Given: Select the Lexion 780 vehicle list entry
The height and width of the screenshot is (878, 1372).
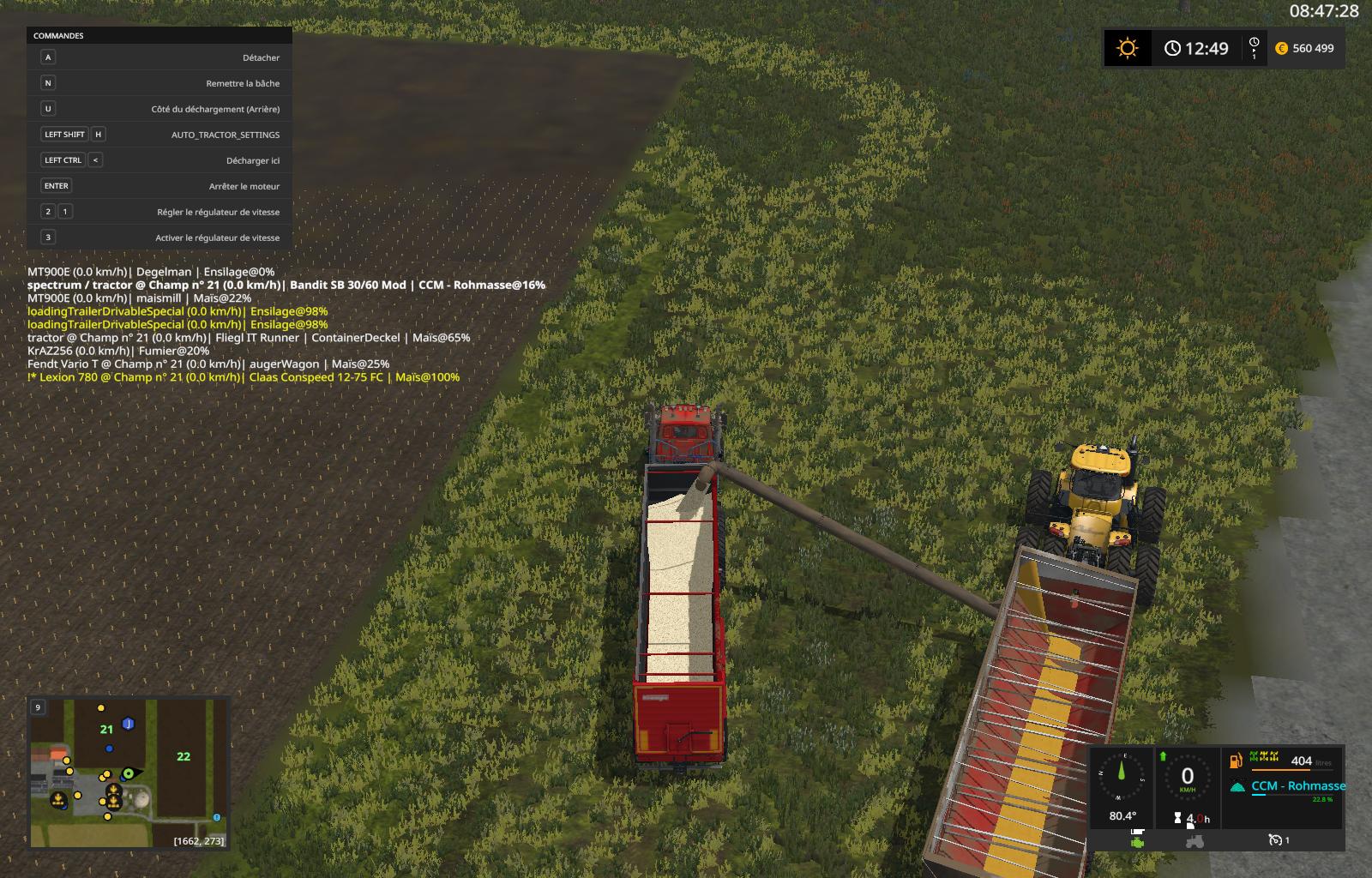Looking at the screenshot, I should [244, 377].
